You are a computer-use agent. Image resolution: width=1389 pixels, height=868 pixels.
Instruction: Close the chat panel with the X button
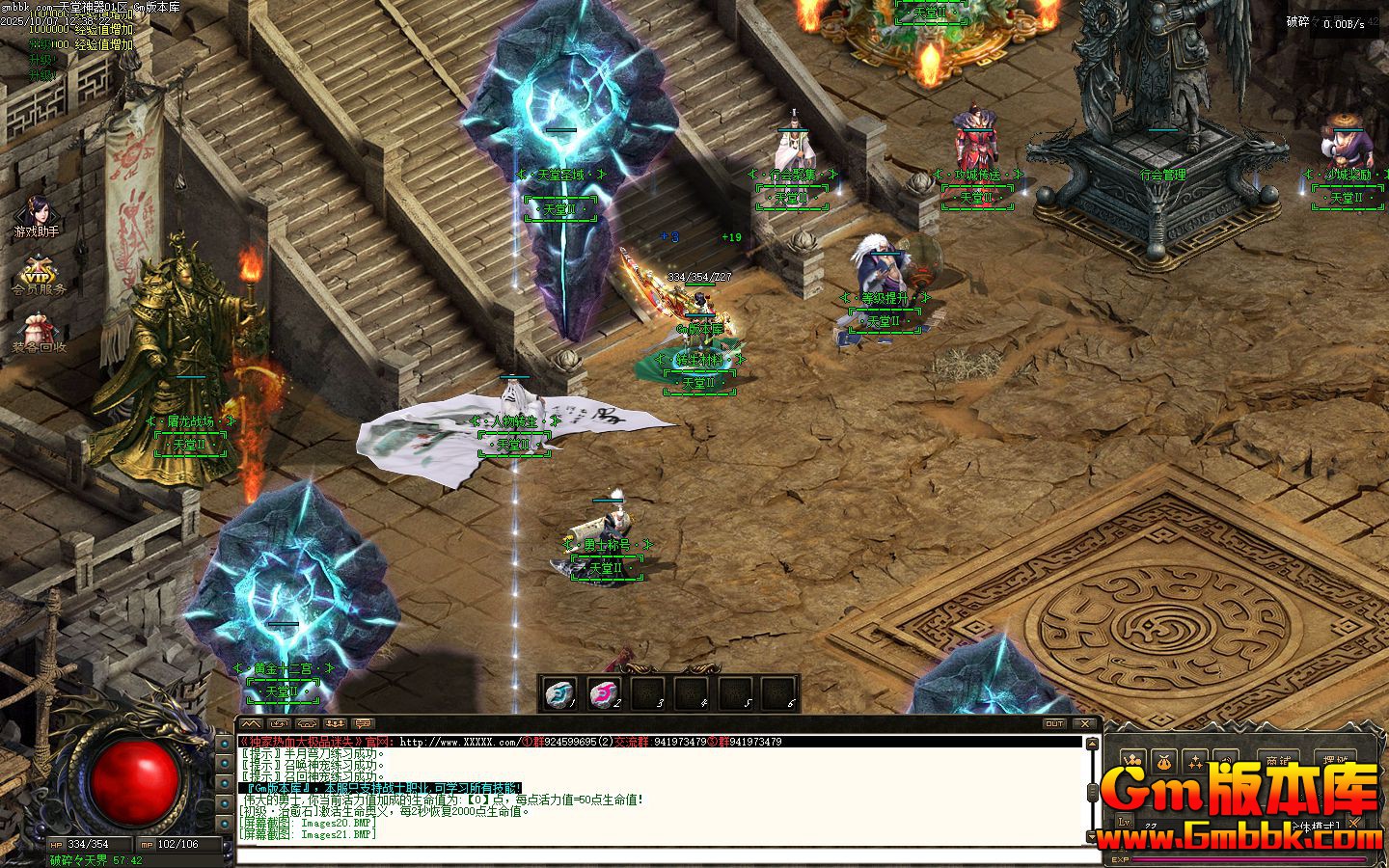pos(1085,723)
